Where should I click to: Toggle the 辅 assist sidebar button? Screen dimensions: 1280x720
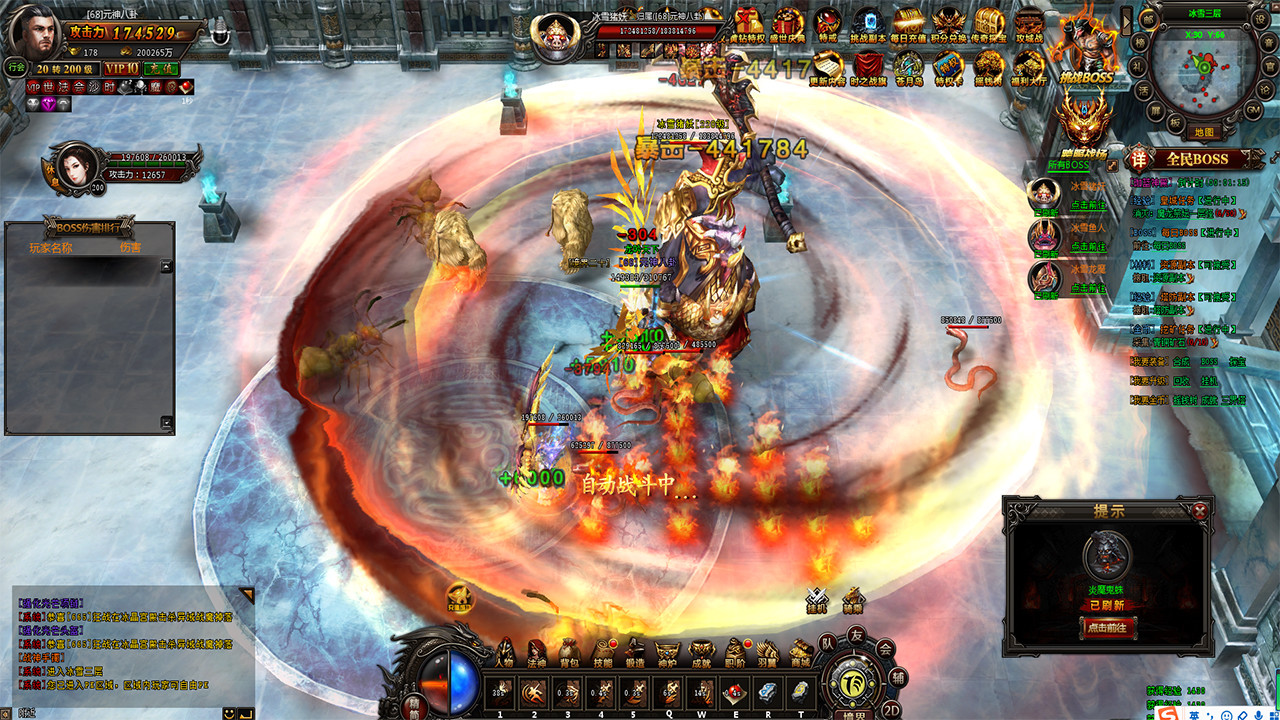coord(898,678)
